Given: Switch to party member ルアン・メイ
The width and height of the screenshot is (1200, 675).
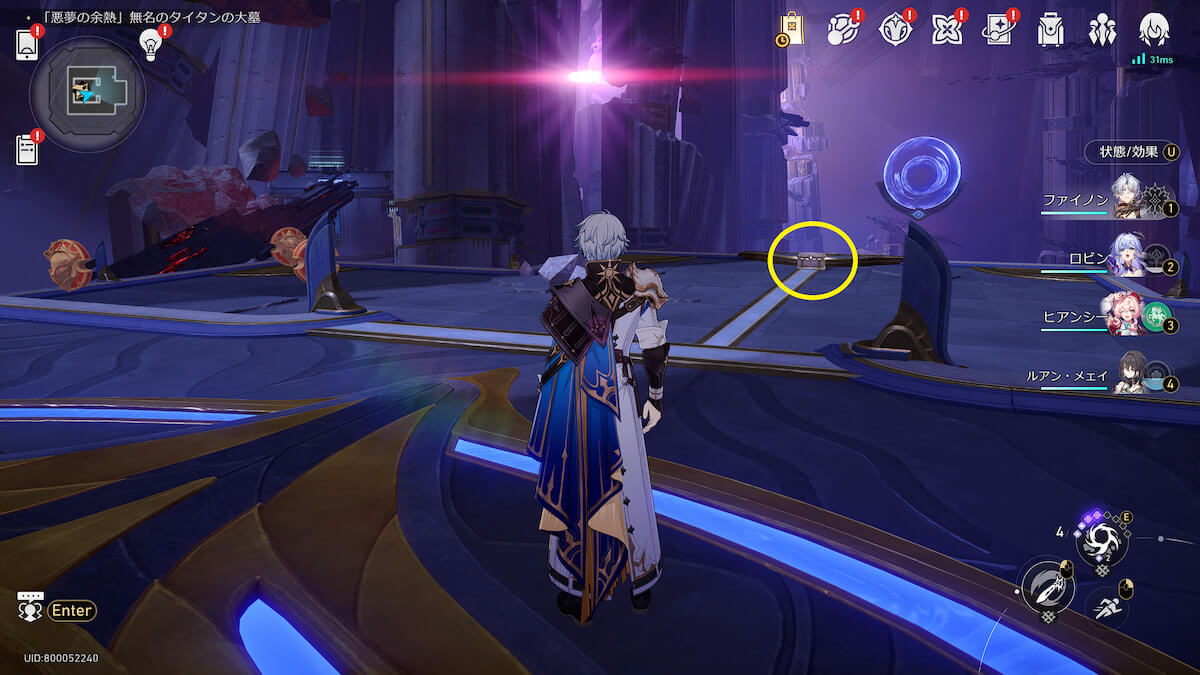Looking at the screenshot, I should (1126, 376).
